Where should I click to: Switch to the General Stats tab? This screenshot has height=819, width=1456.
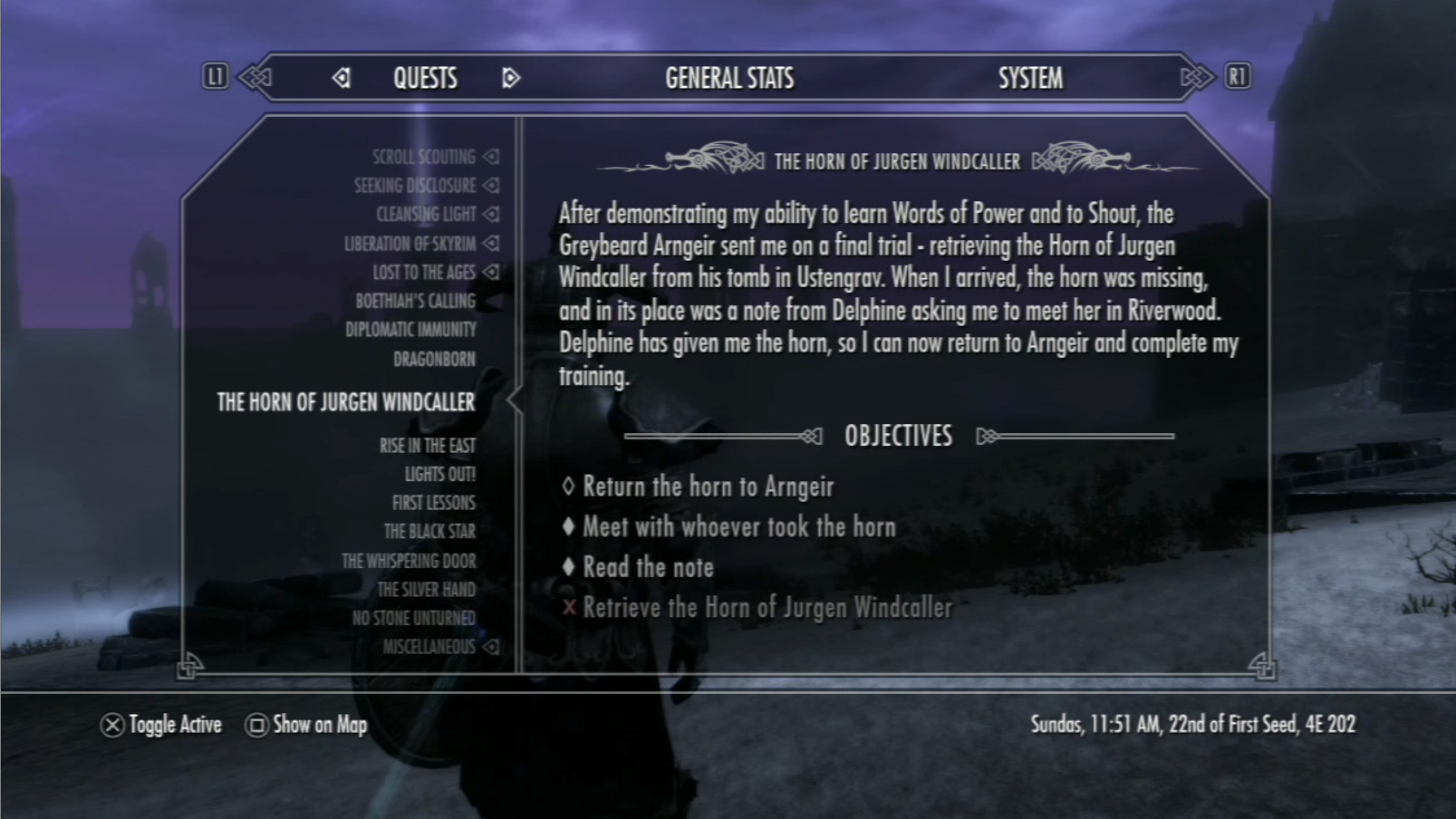729,79
